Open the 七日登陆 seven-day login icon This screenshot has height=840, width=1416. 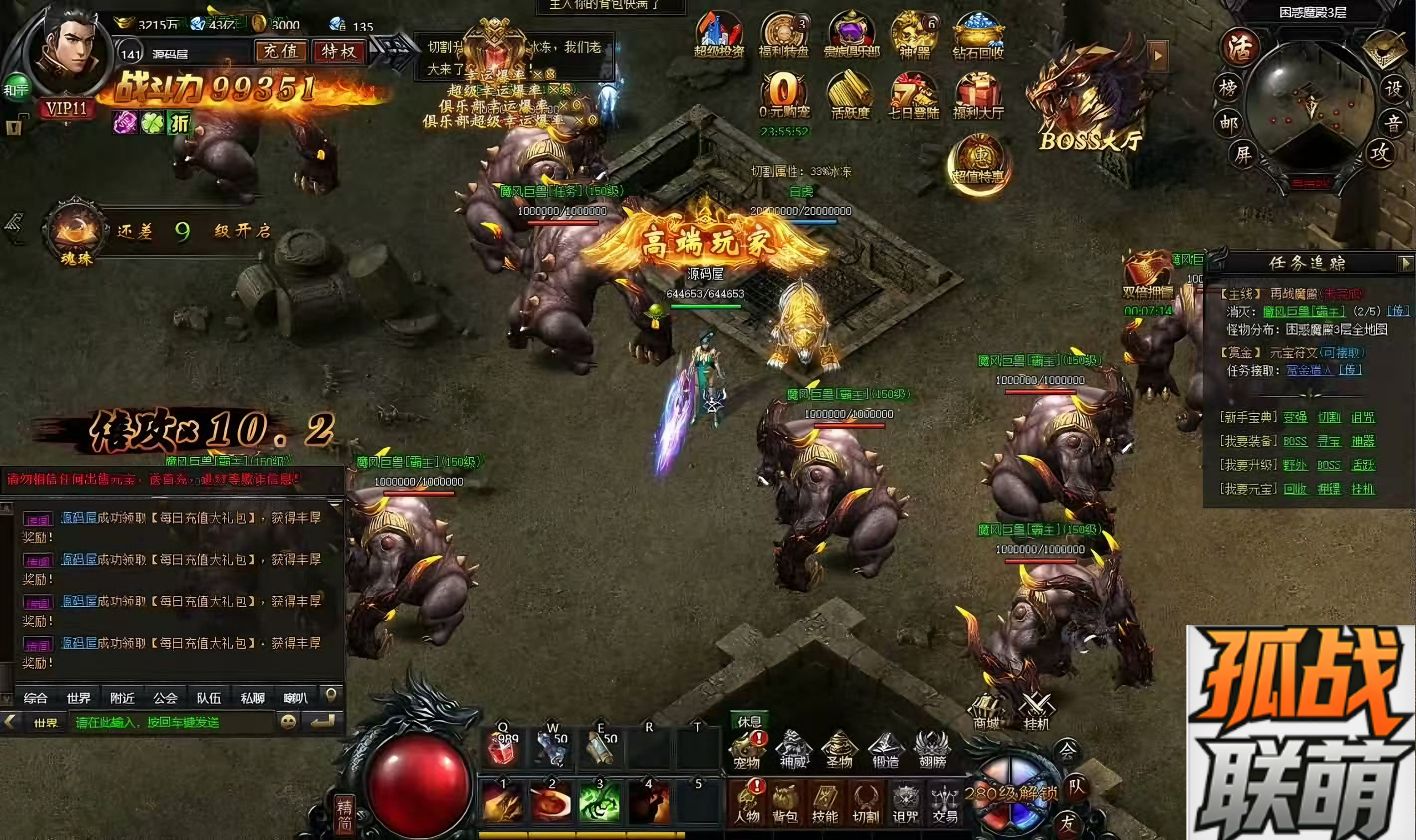click(x=913, y=96)
